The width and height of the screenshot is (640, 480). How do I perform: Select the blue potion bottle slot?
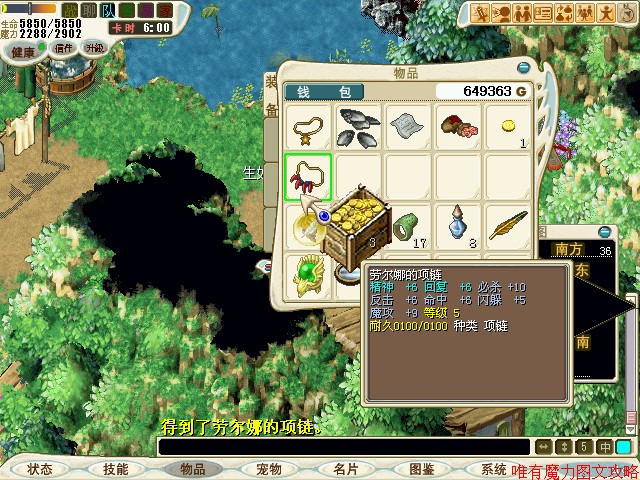(458, 226)
